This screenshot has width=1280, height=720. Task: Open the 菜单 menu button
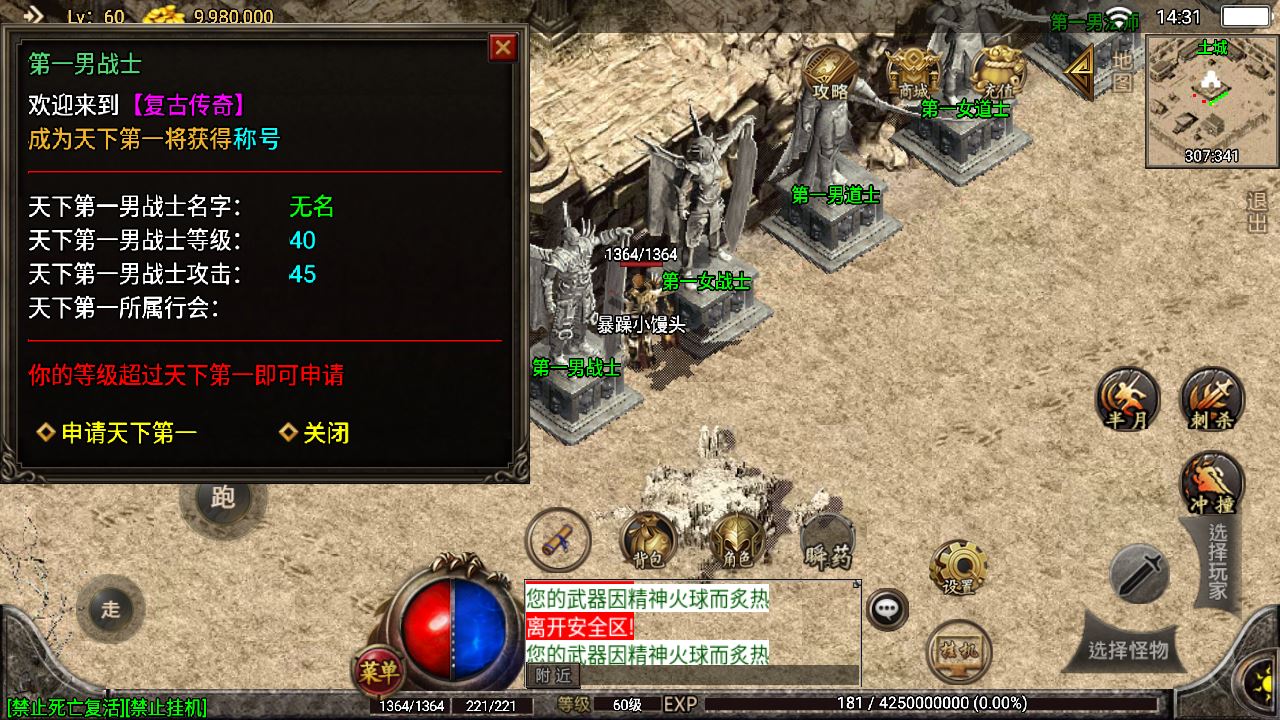click(x=379, y=670)
